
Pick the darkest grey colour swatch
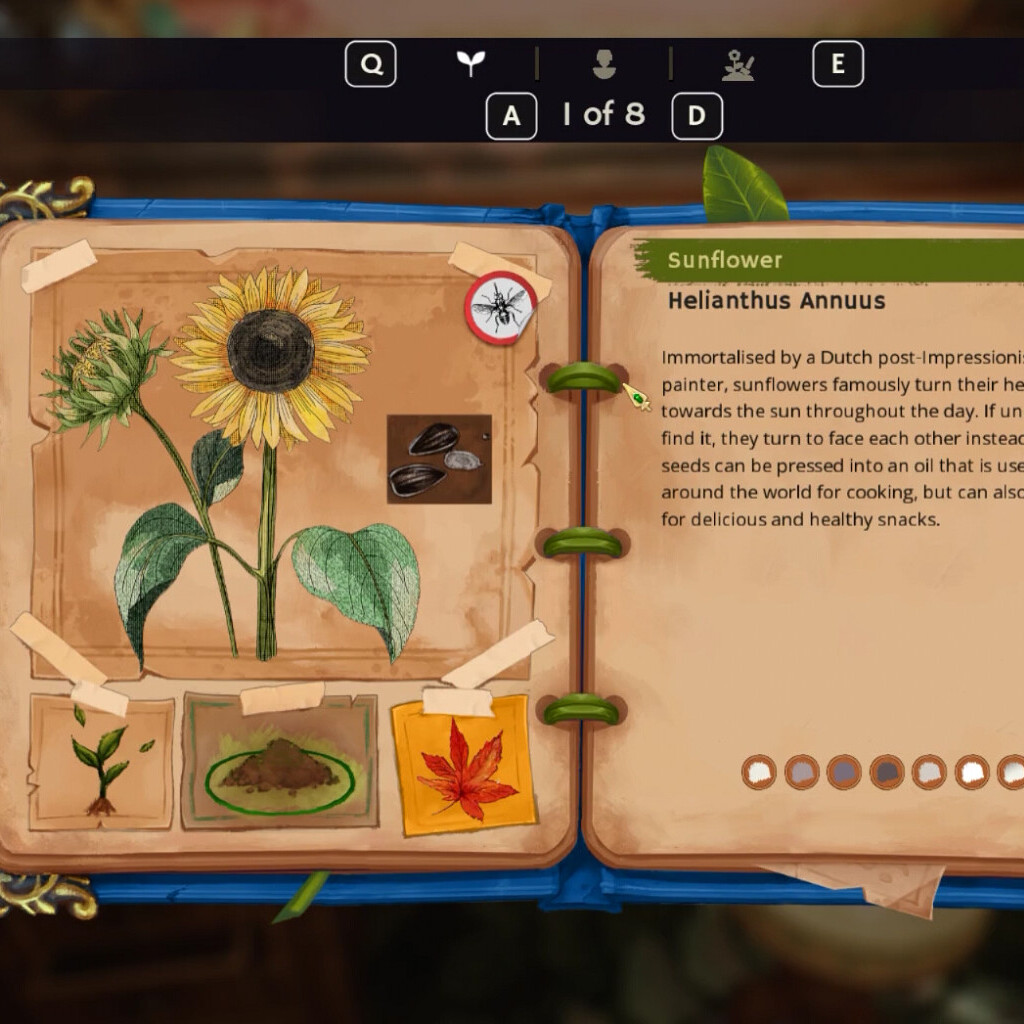point(887,771)
